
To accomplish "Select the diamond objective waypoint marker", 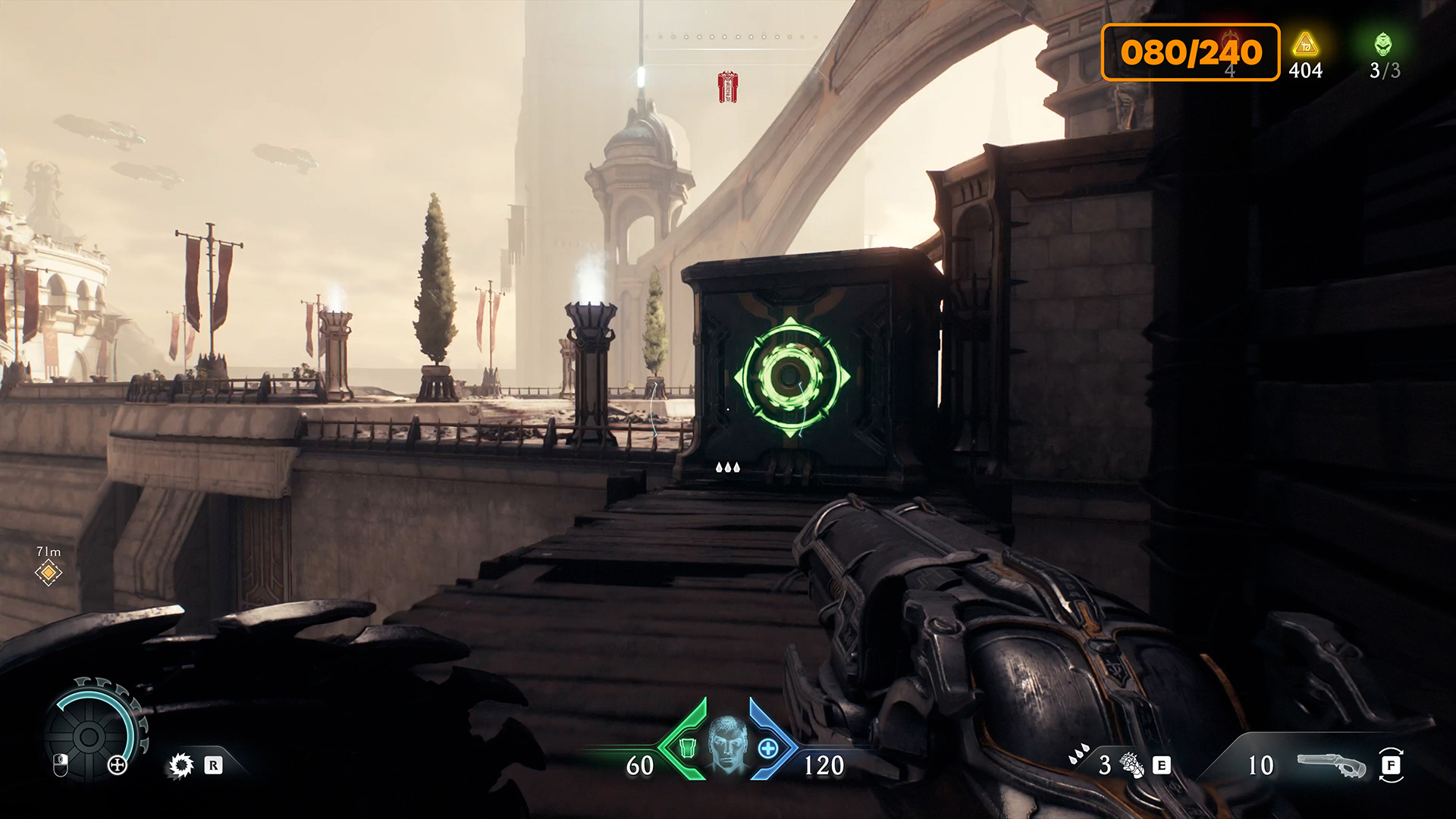I will pos(49,573).
